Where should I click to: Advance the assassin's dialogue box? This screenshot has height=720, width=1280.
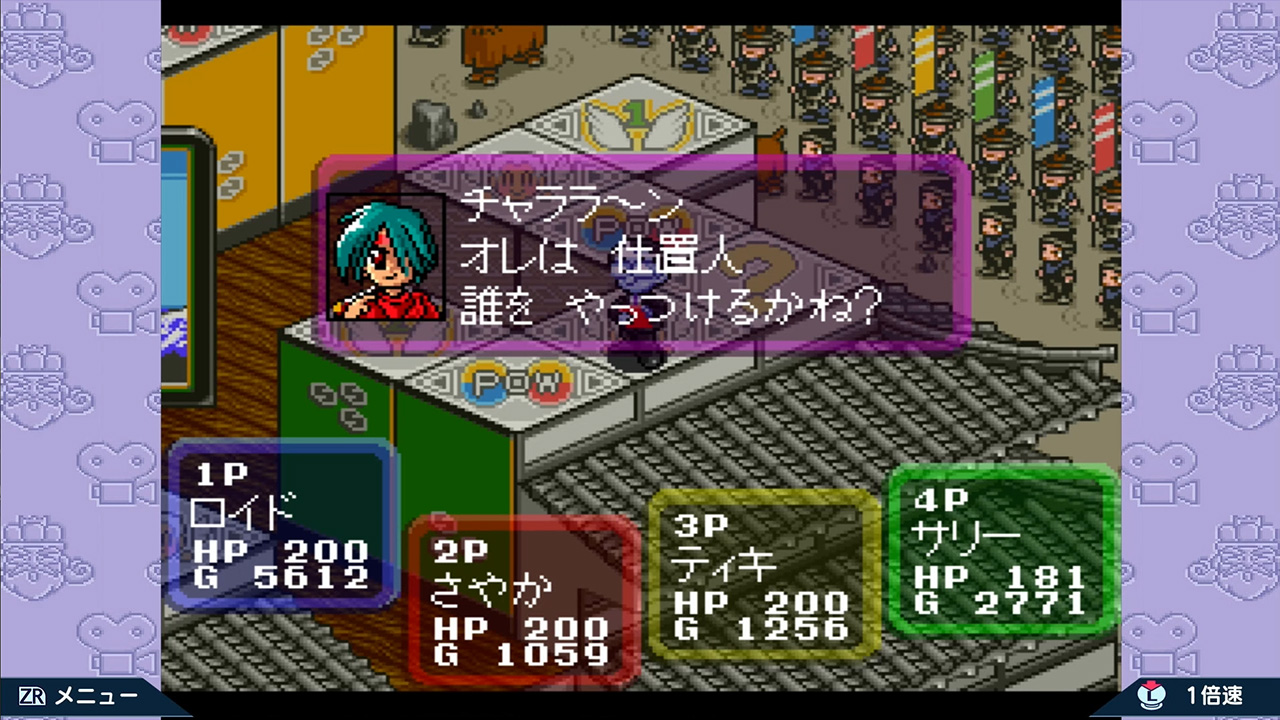(645, 252)
